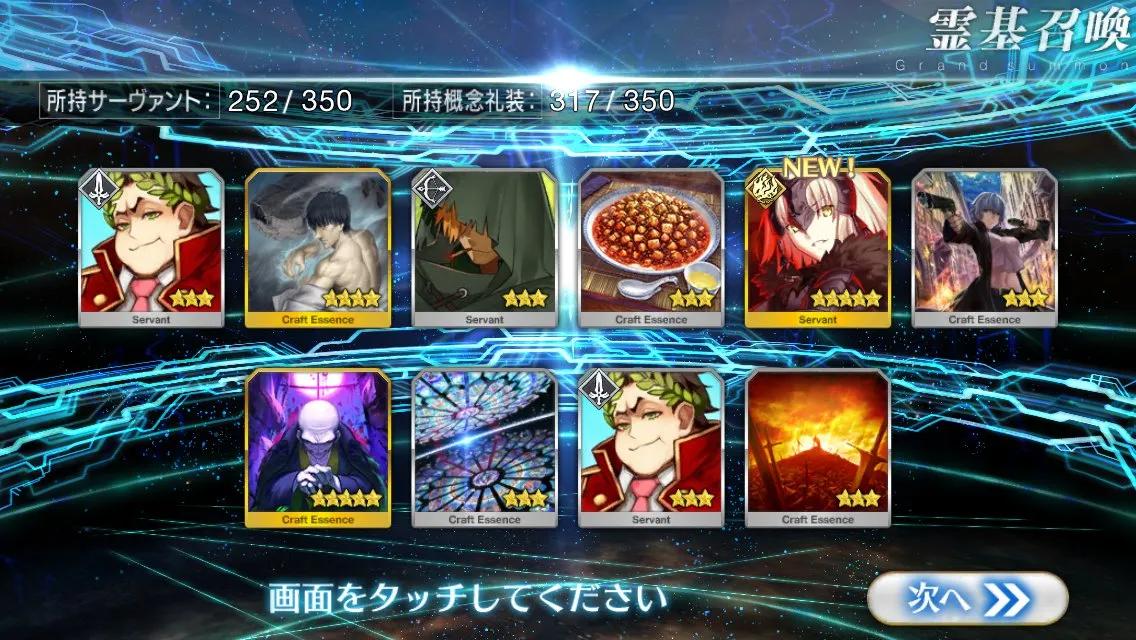Select the dual-pistol gunner craft essence card

pyautogui.click(x=984, y=246)
